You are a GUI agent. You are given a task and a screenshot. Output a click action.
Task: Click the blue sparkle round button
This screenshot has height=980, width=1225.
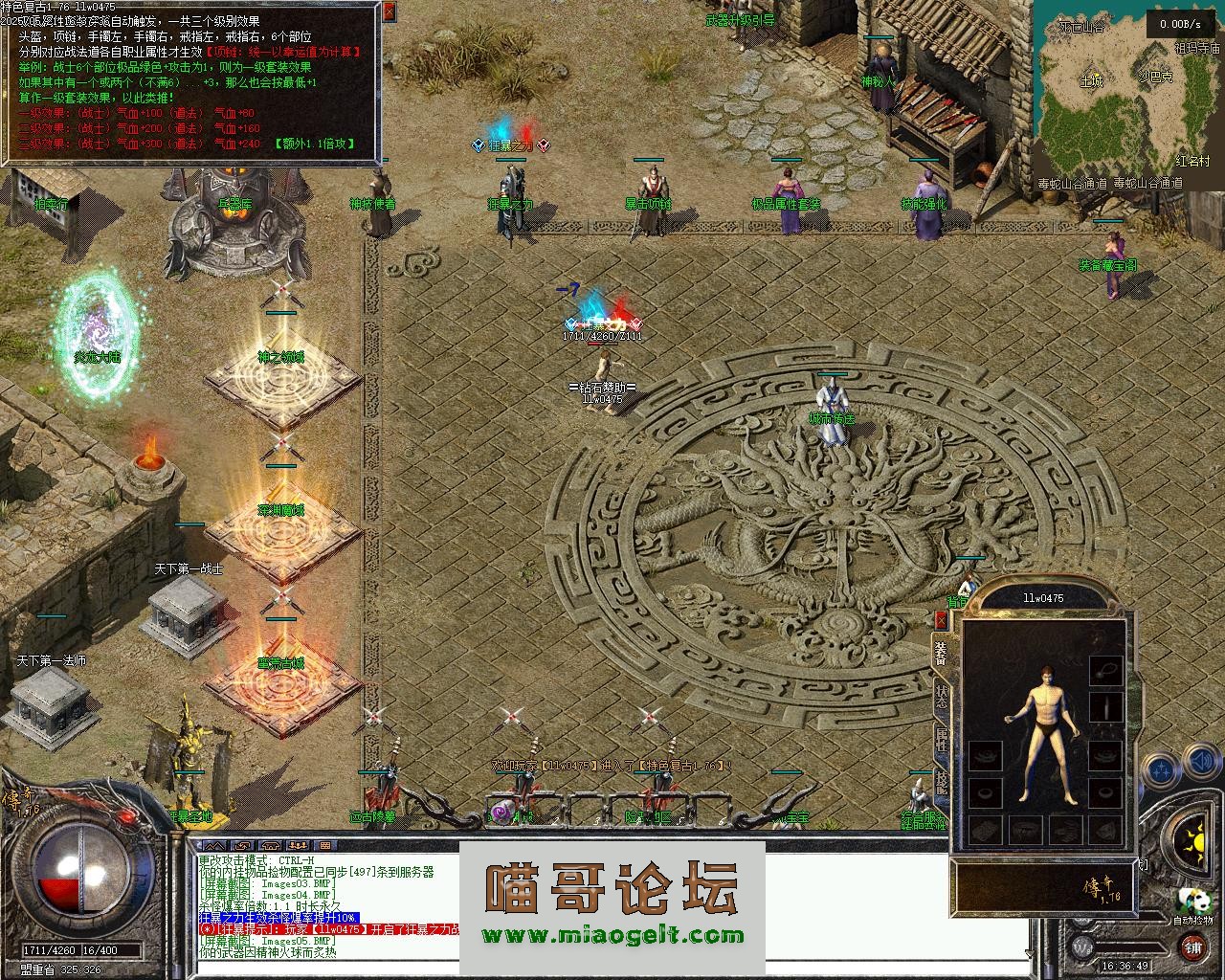click(x=1162, y=768)
